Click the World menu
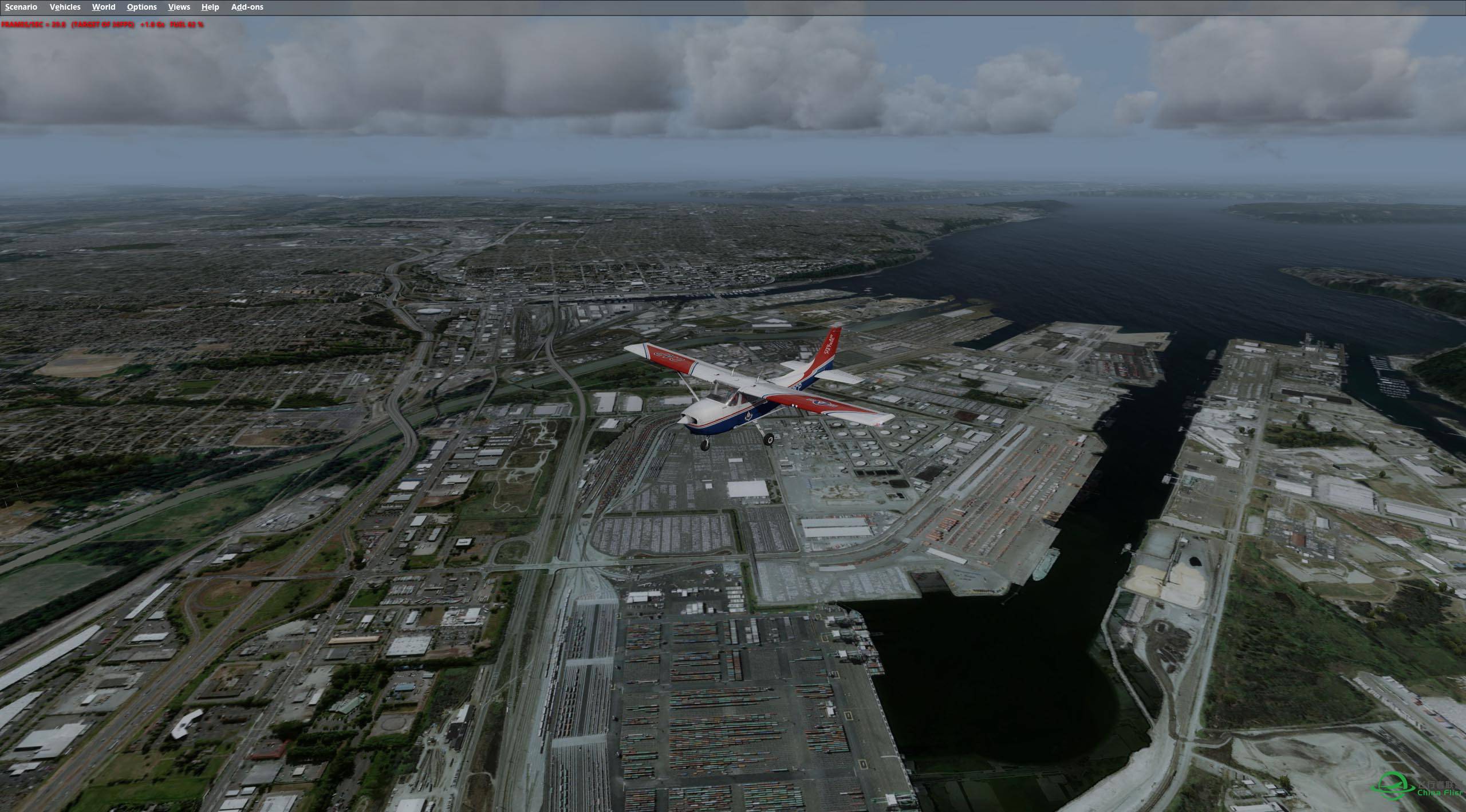Screen dimensions: 1466x812 tap(104, 7)
